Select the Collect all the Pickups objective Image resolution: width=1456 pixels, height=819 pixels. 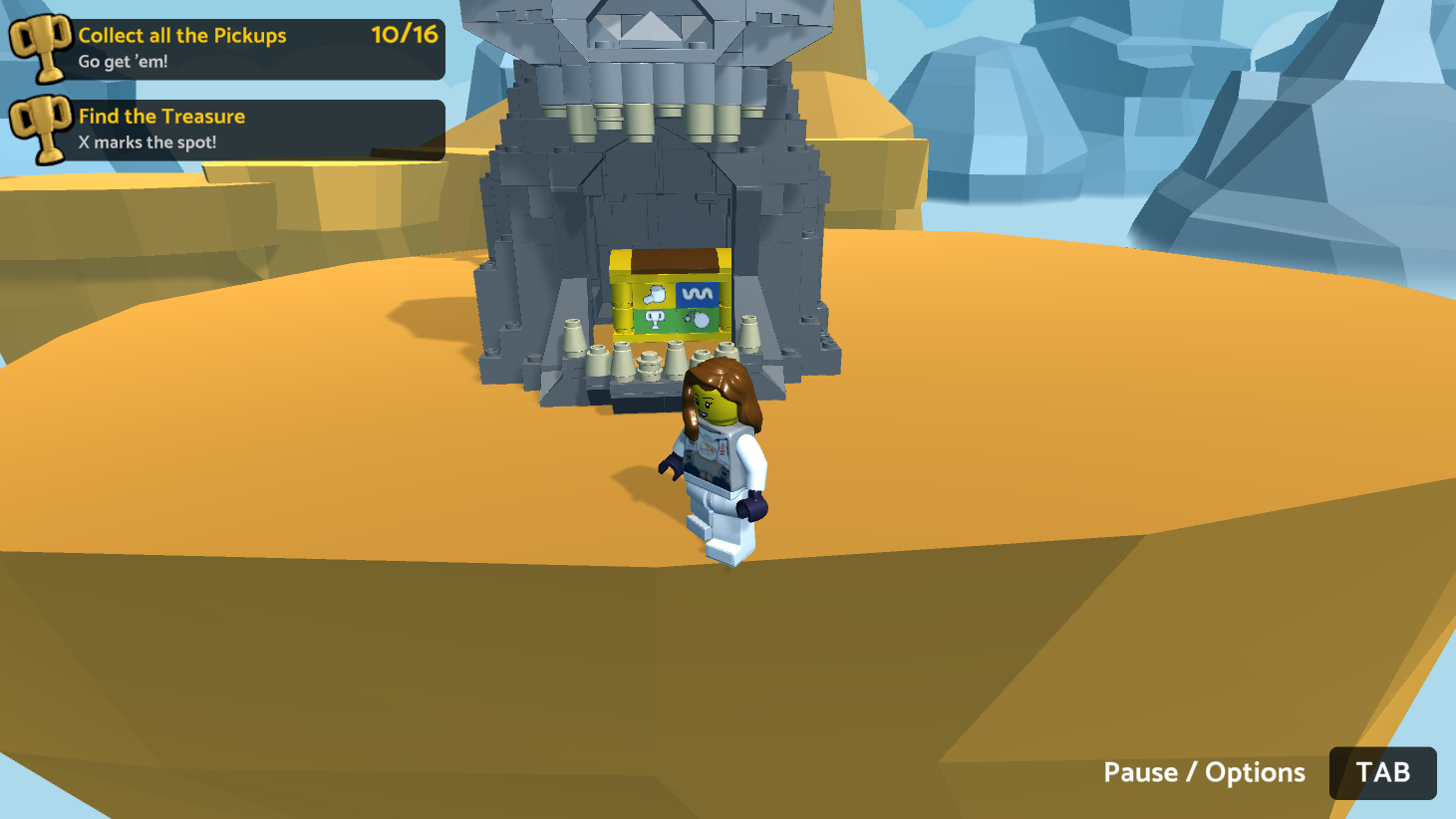point(229,48)
